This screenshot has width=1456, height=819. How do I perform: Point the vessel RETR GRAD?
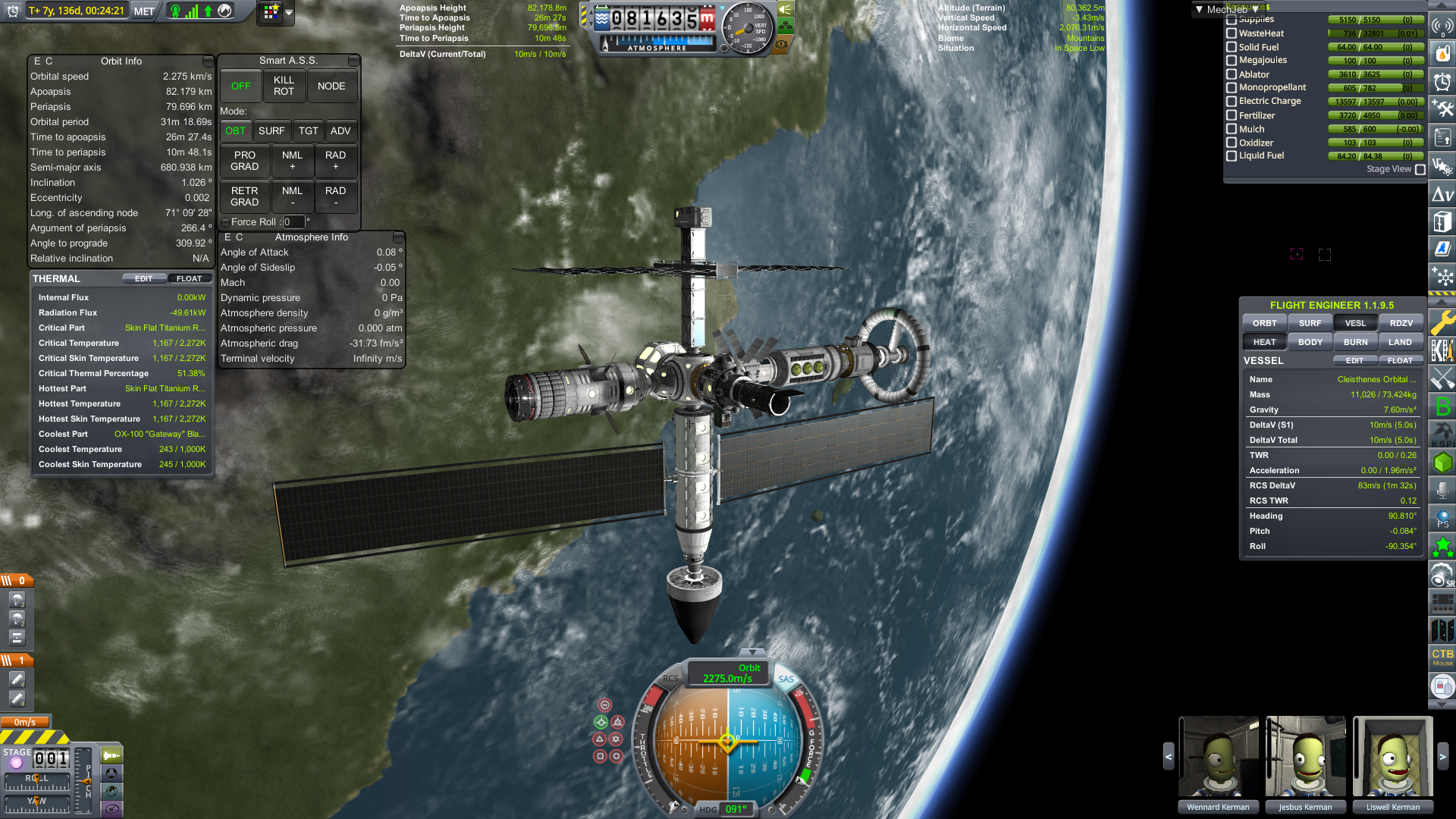coord(245,196)
